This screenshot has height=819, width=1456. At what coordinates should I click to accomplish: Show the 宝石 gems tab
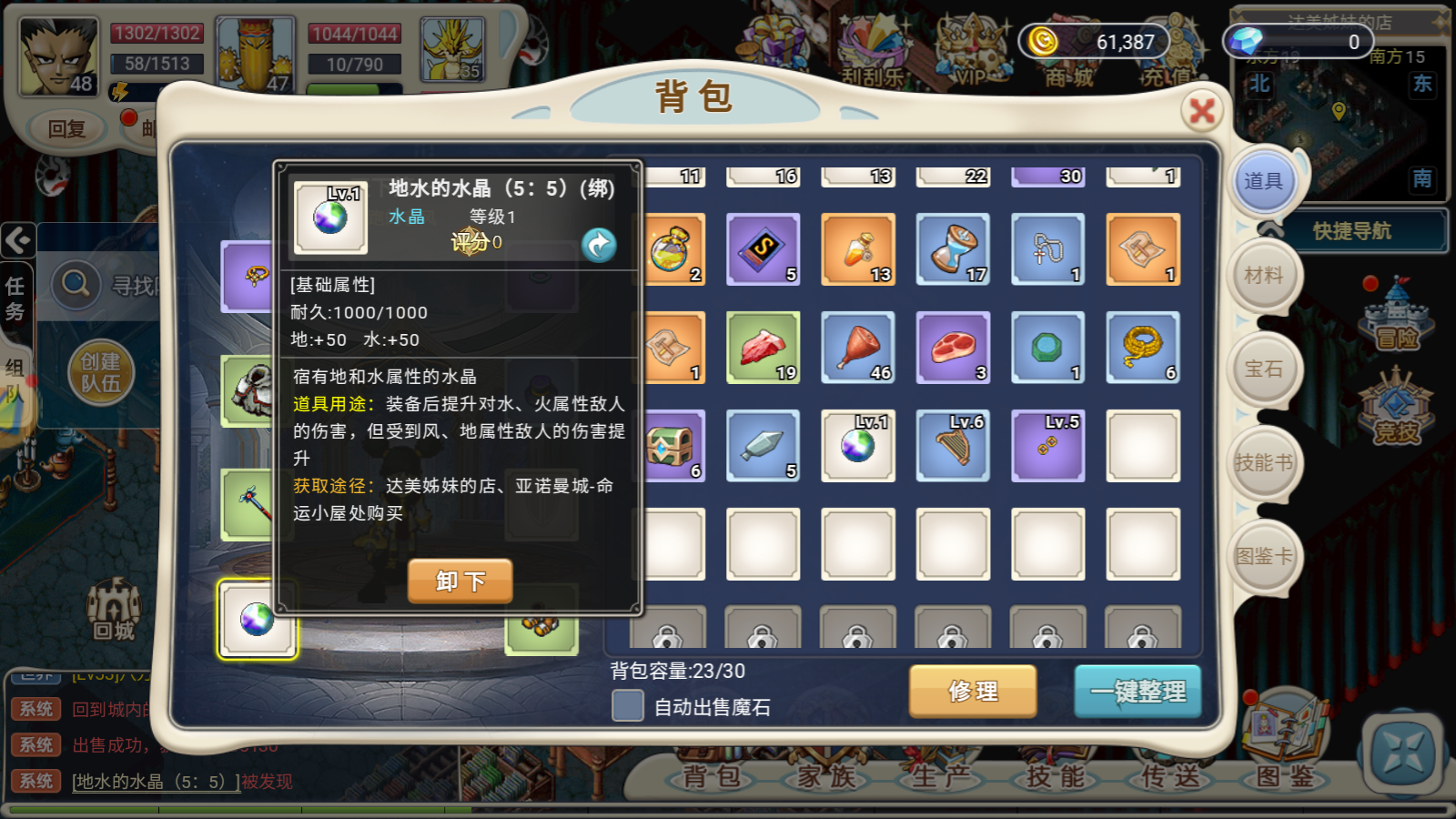click(x=1263, y=369)
